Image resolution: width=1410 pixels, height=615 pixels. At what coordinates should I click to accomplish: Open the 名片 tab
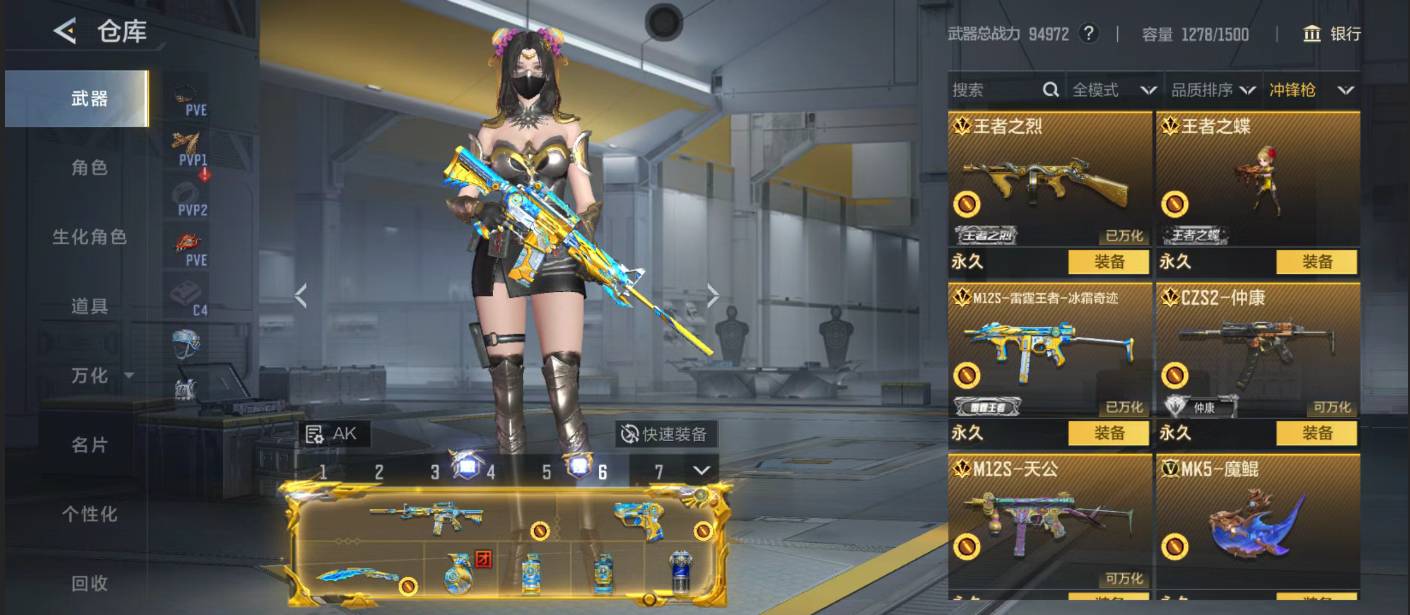[x=89, y=444]
